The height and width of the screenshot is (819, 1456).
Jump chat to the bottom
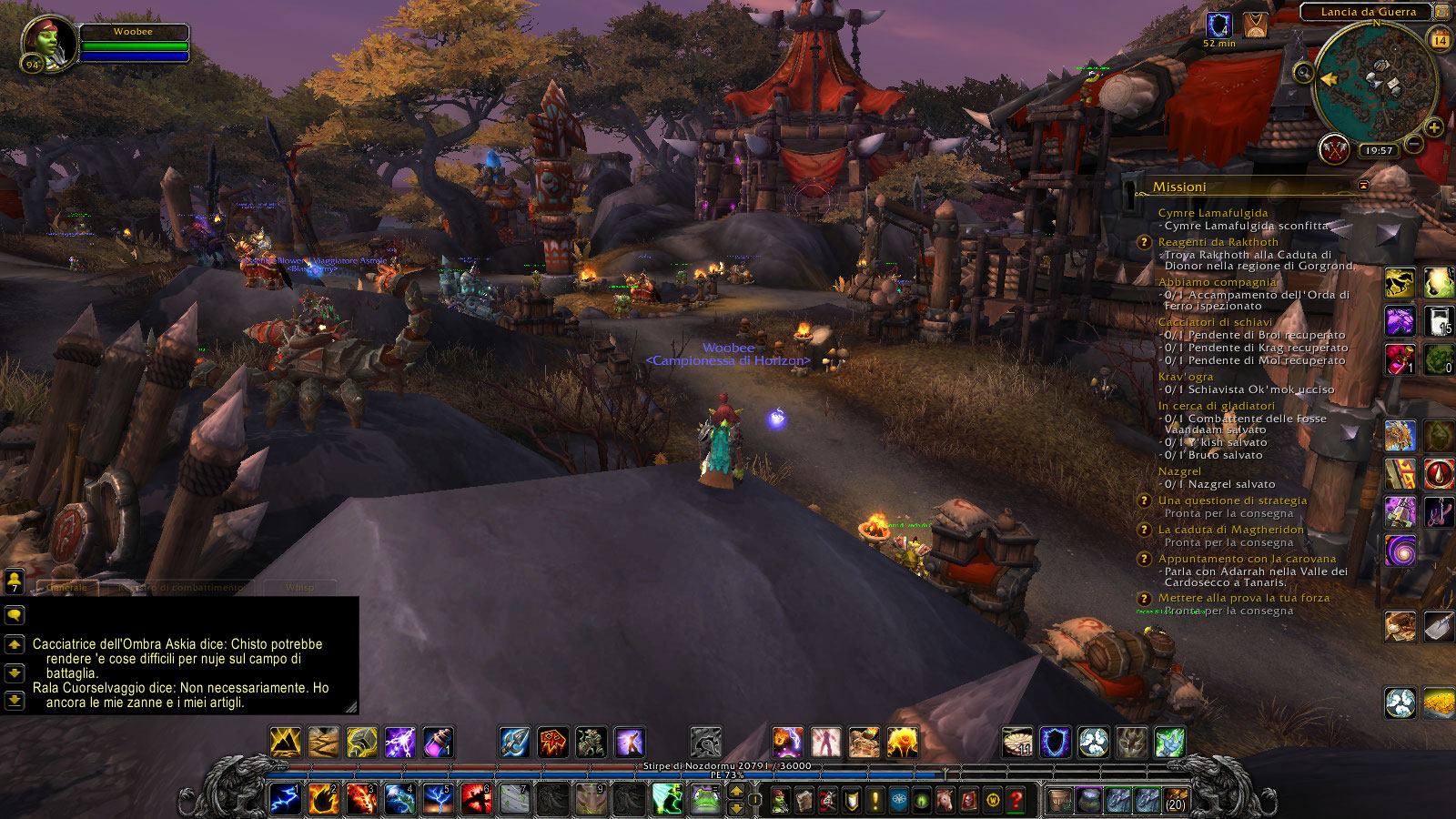[x=14, y=700]
